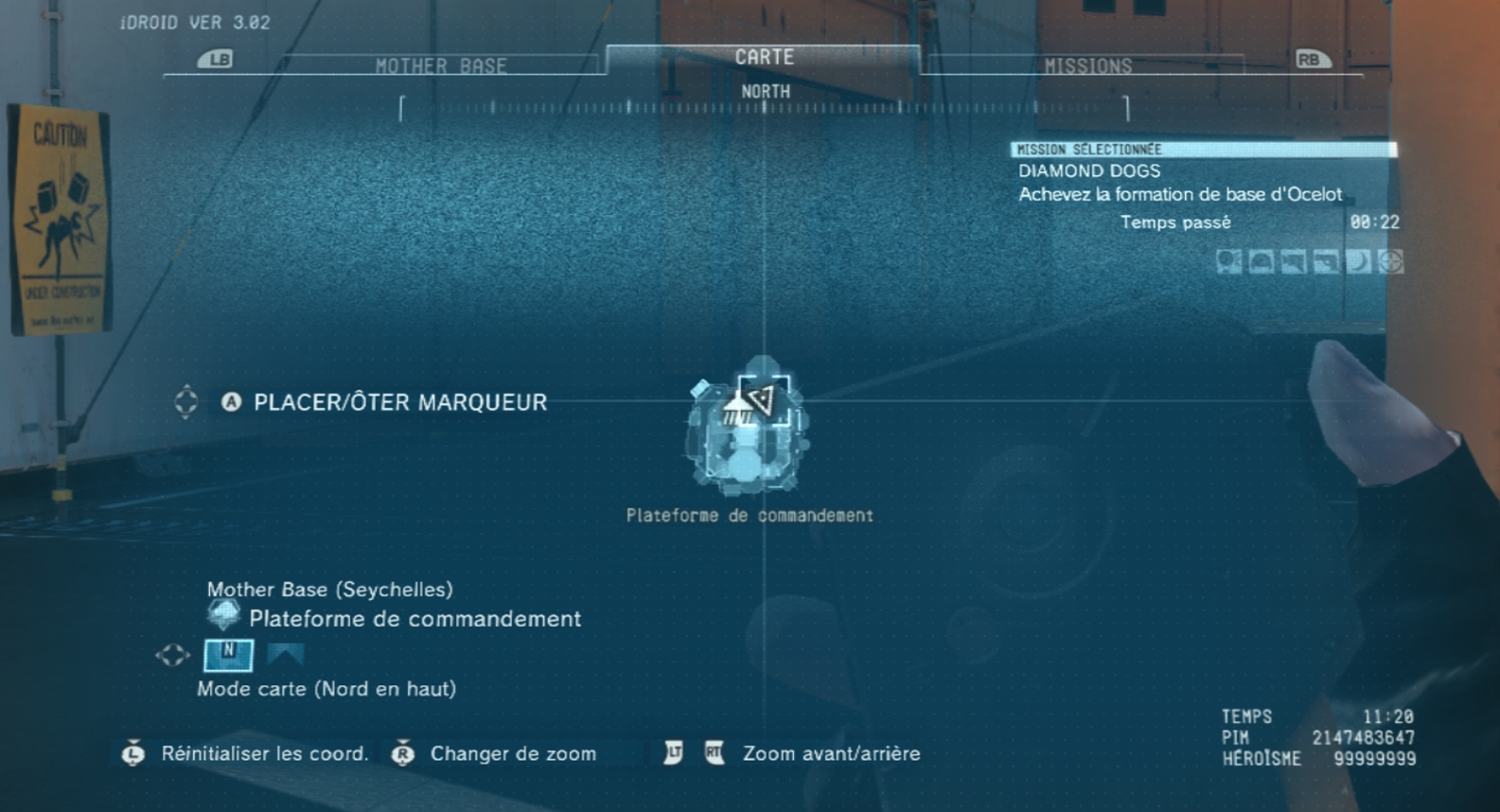
Task: Click the crosshair target mission icon
Action: point(1390,262)
